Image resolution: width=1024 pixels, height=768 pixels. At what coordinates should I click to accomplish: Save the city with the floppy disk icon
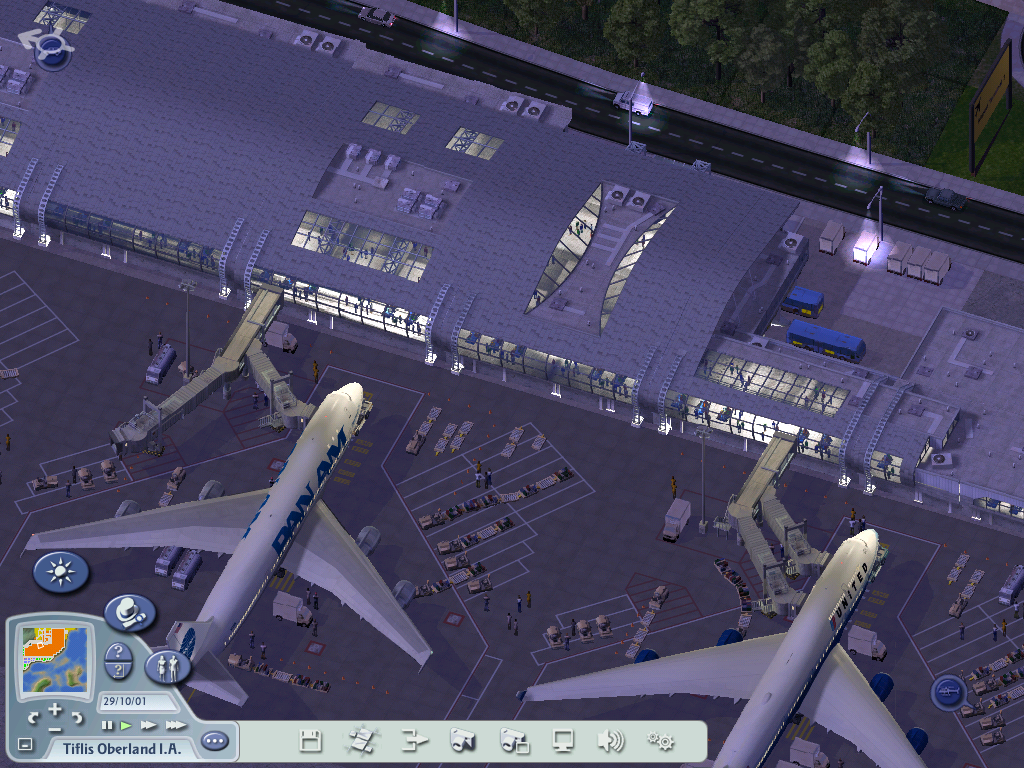tap(310, 741)
